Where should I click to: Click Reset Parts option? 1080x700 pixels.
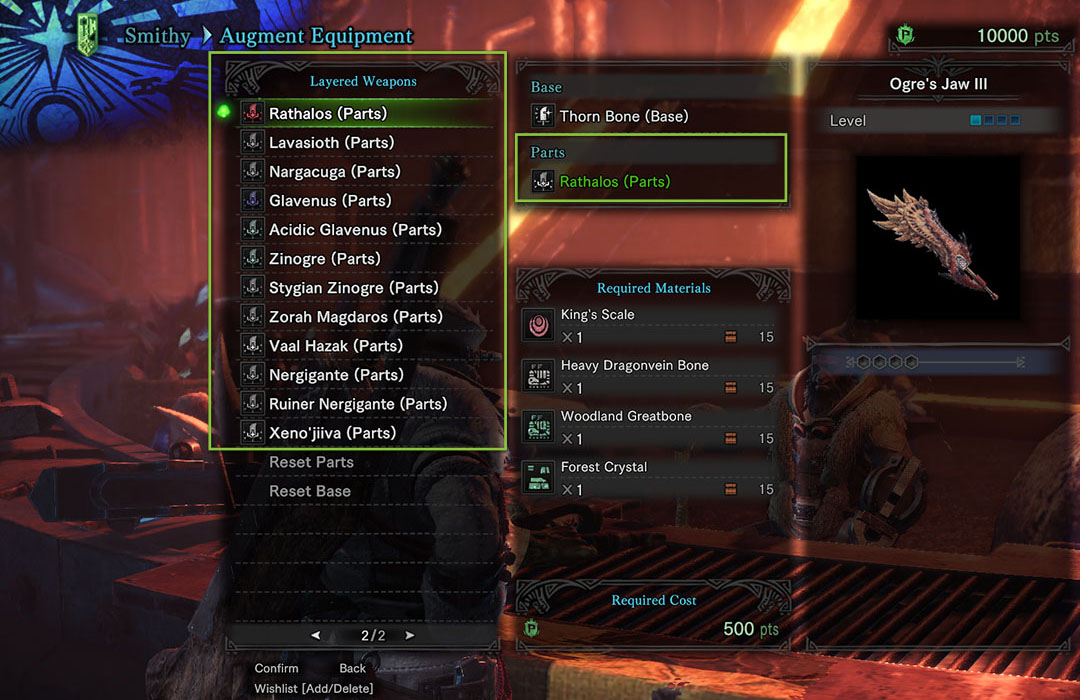tap(311, 462)
